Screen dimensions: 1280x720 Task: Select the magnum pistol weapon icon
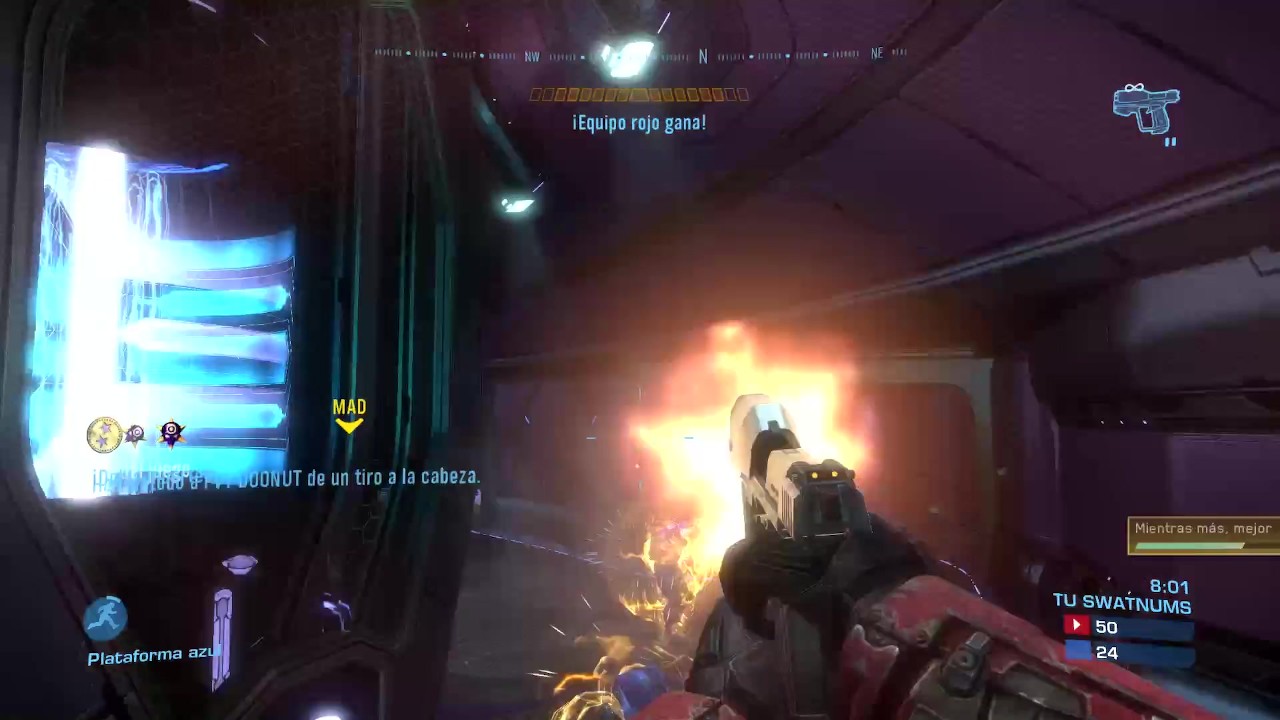(1146, 108)
